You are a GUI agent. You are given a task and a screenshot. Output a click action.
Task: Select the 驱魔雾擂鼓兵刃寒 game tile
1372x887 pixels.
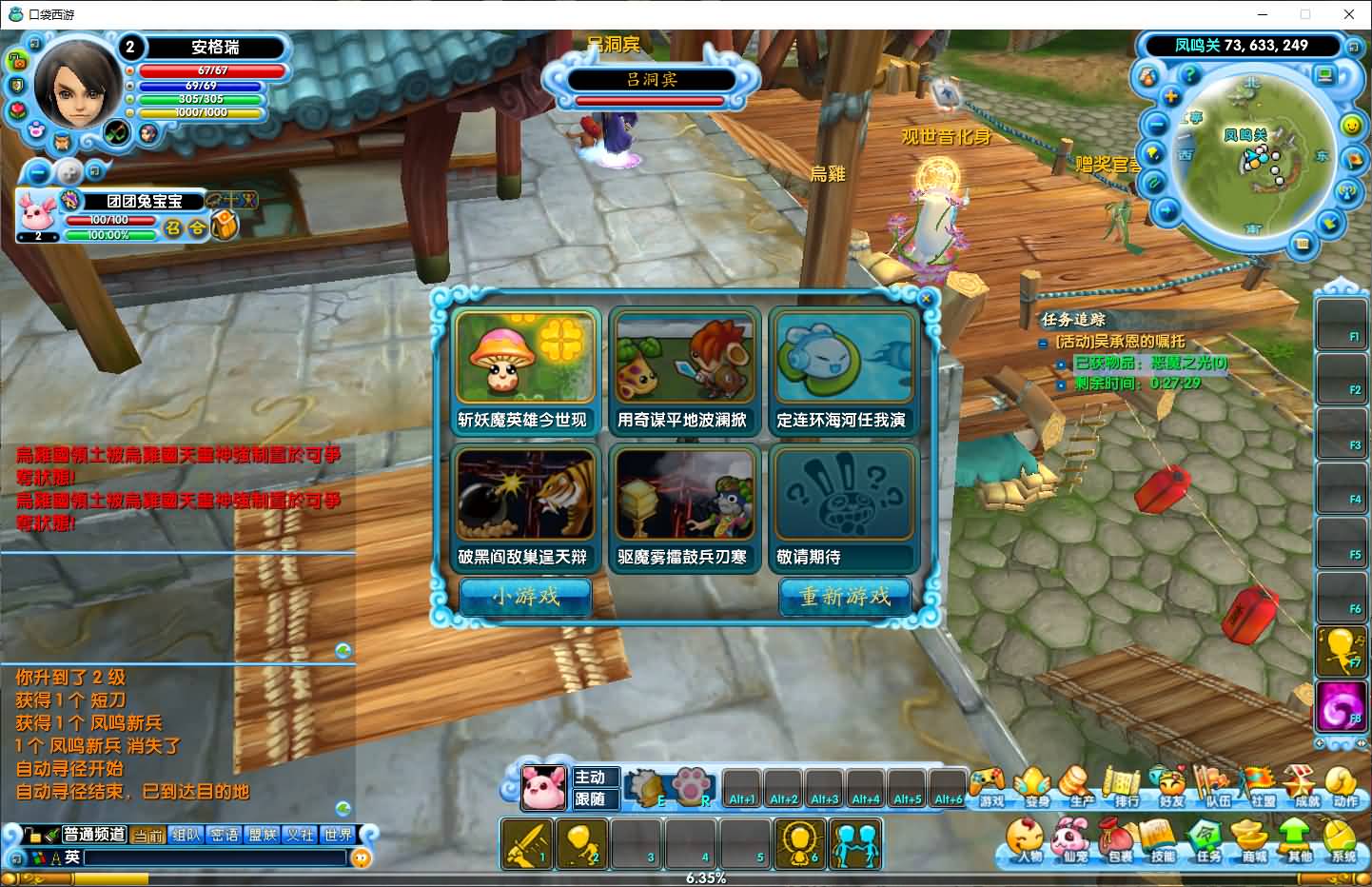click(684, 507)
